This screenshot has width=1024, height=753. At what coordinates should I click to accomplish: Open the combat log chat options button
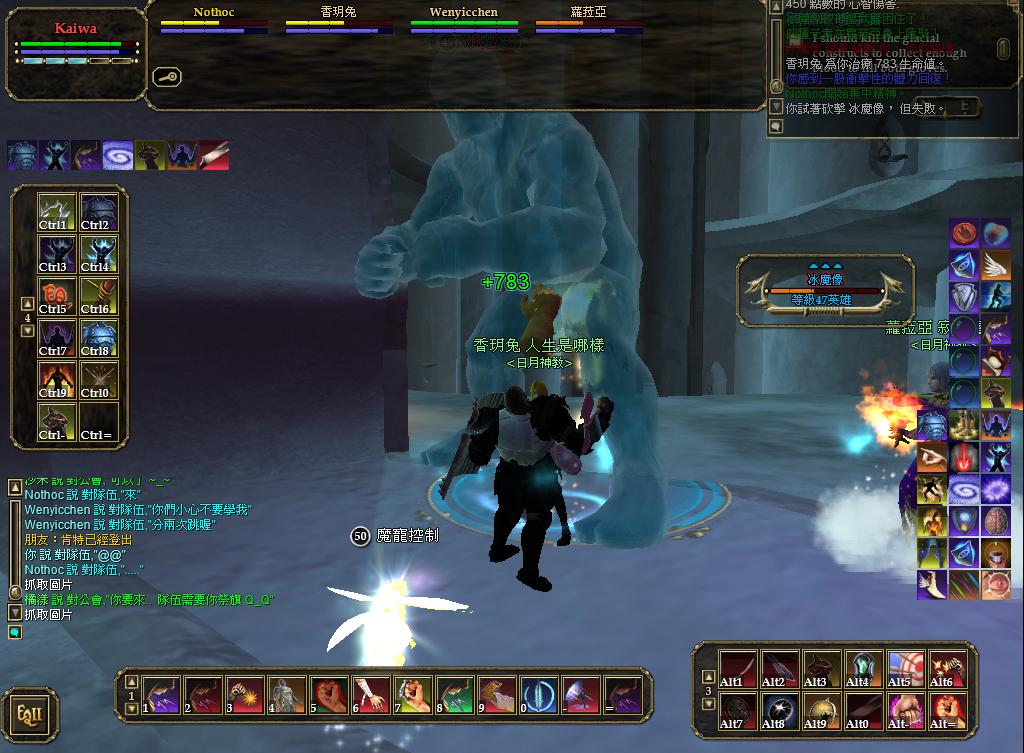(774, 128)
